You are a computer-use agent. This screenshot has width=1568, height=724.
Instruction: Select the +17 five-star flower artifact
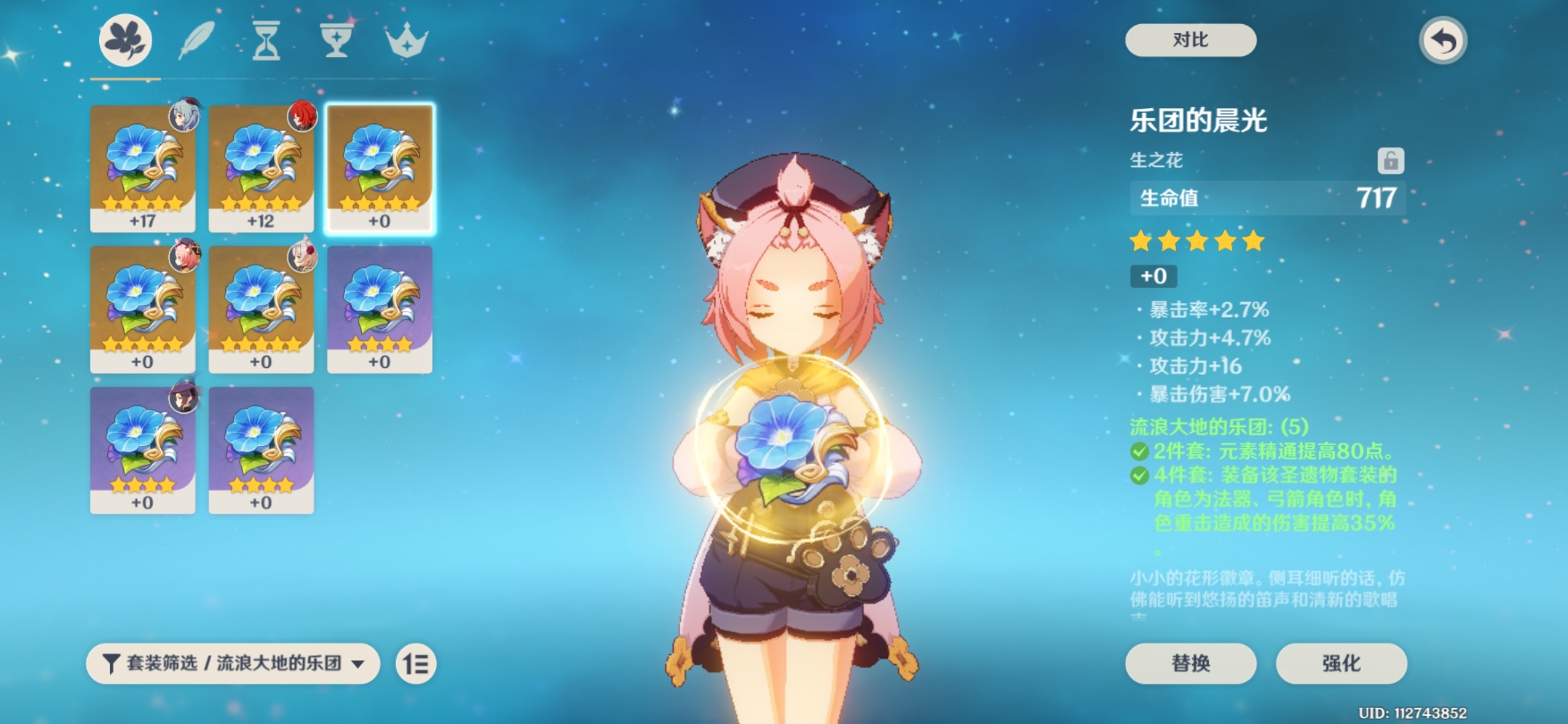pyautogui.click(x=143, y=168)
